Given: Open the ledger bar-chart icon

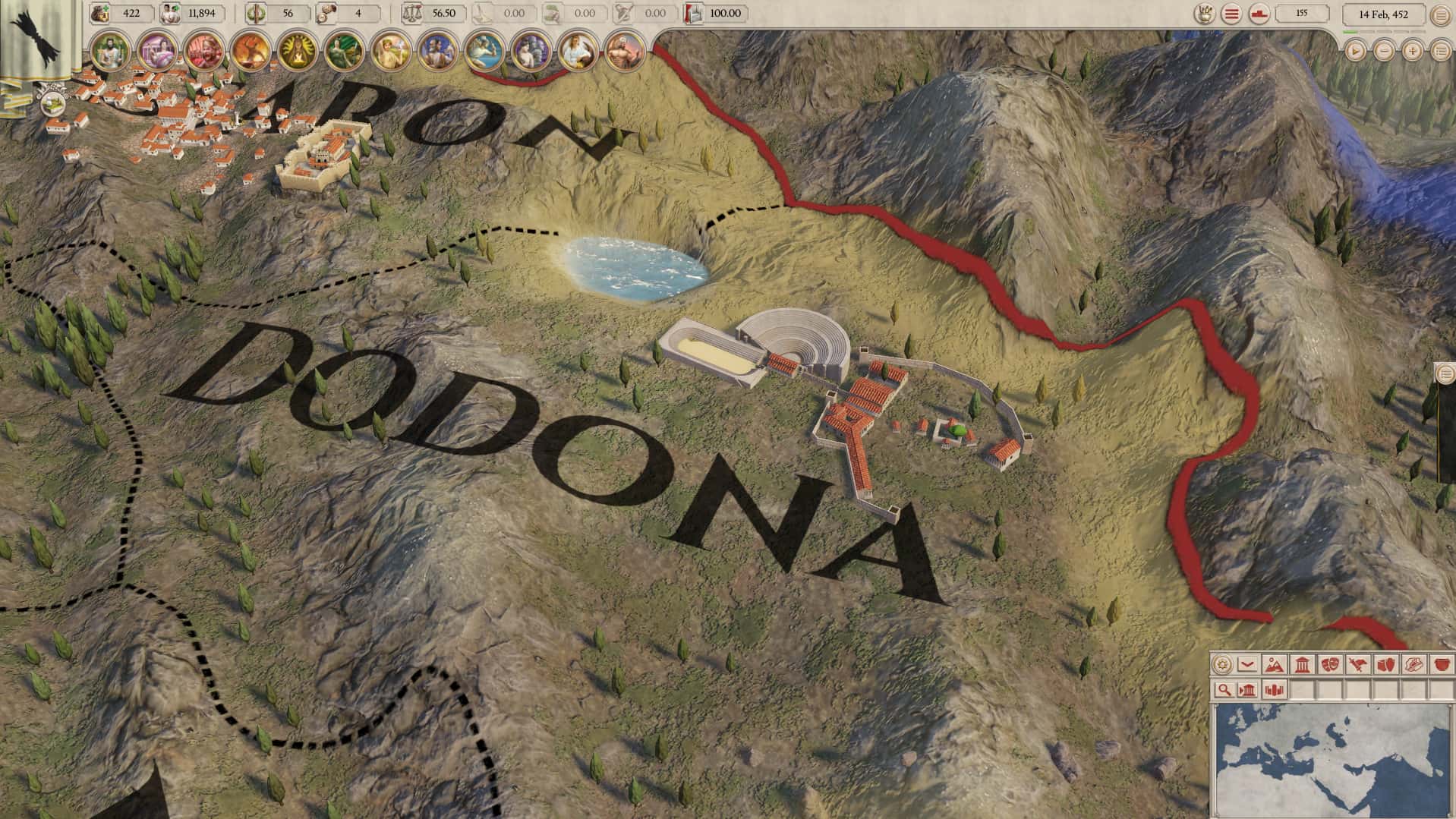Looking at the screenshot, I should 1274,689.
